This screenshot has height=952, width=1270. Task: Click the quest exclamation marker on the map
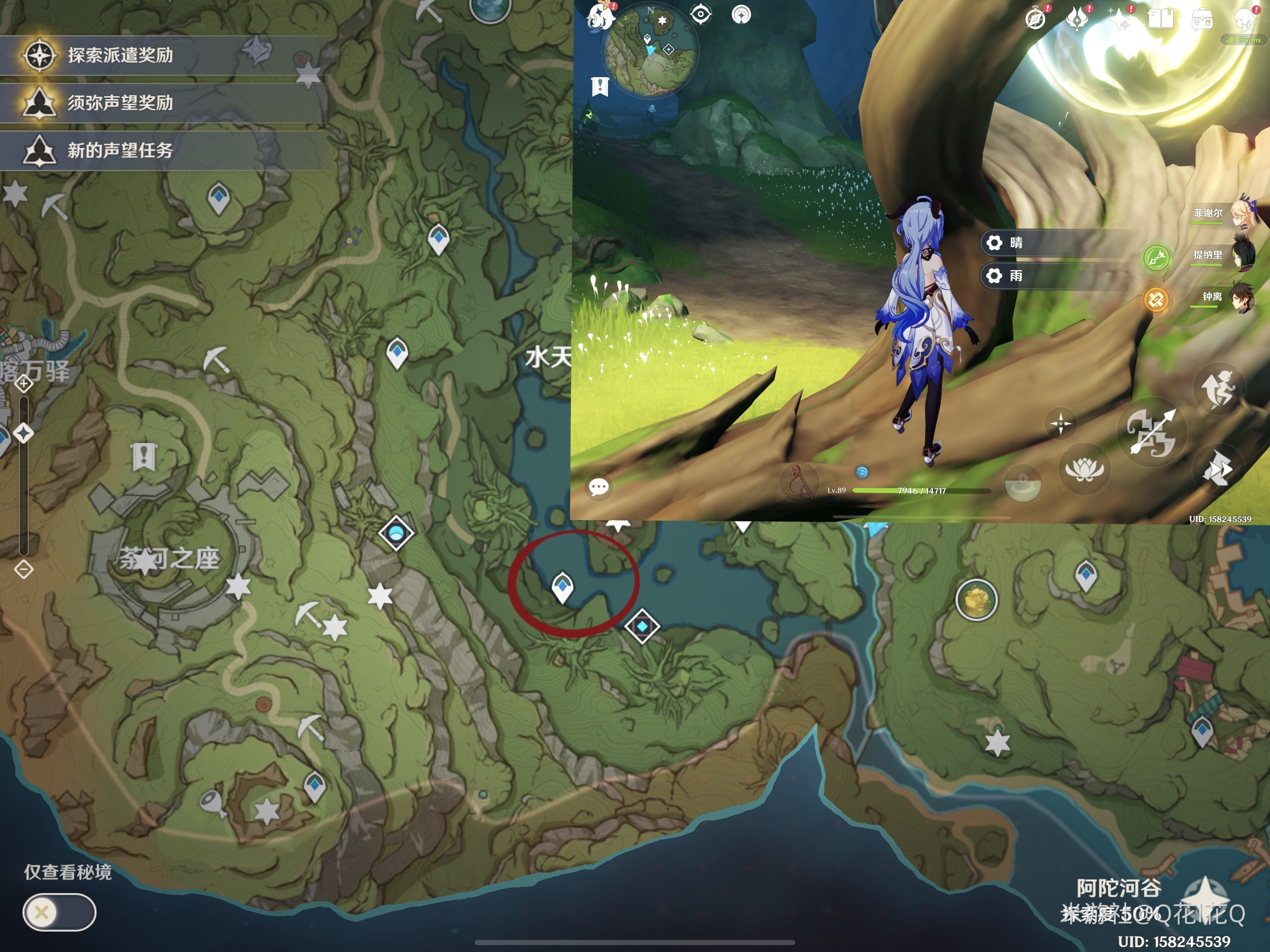tap(144, 457)
